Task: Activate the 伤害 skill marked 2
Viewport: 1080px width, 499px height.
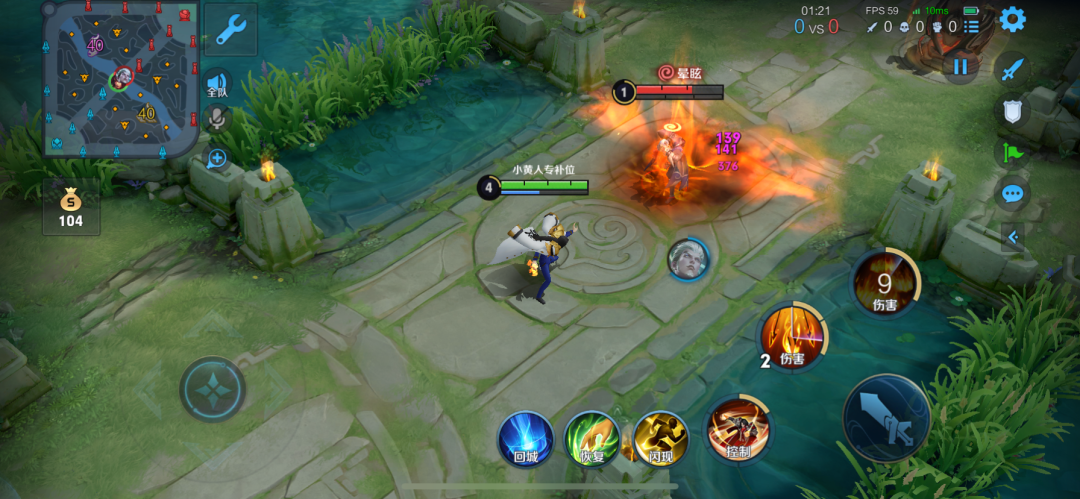Action: (x=792, y=336)
